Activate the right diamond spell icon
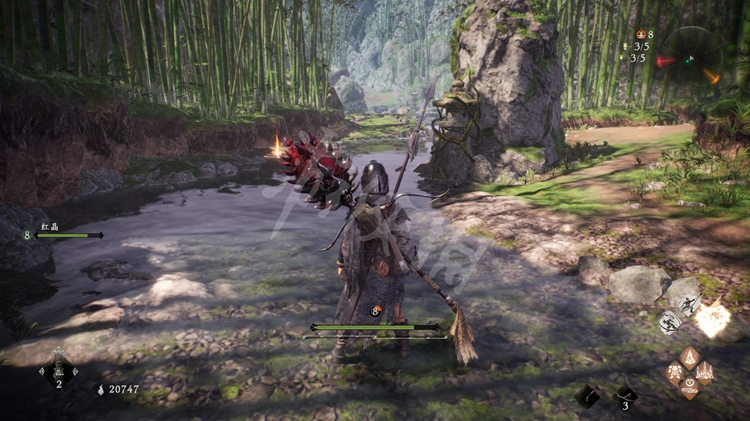This screenshot has width=750, height=421. [x=704, y=372]
